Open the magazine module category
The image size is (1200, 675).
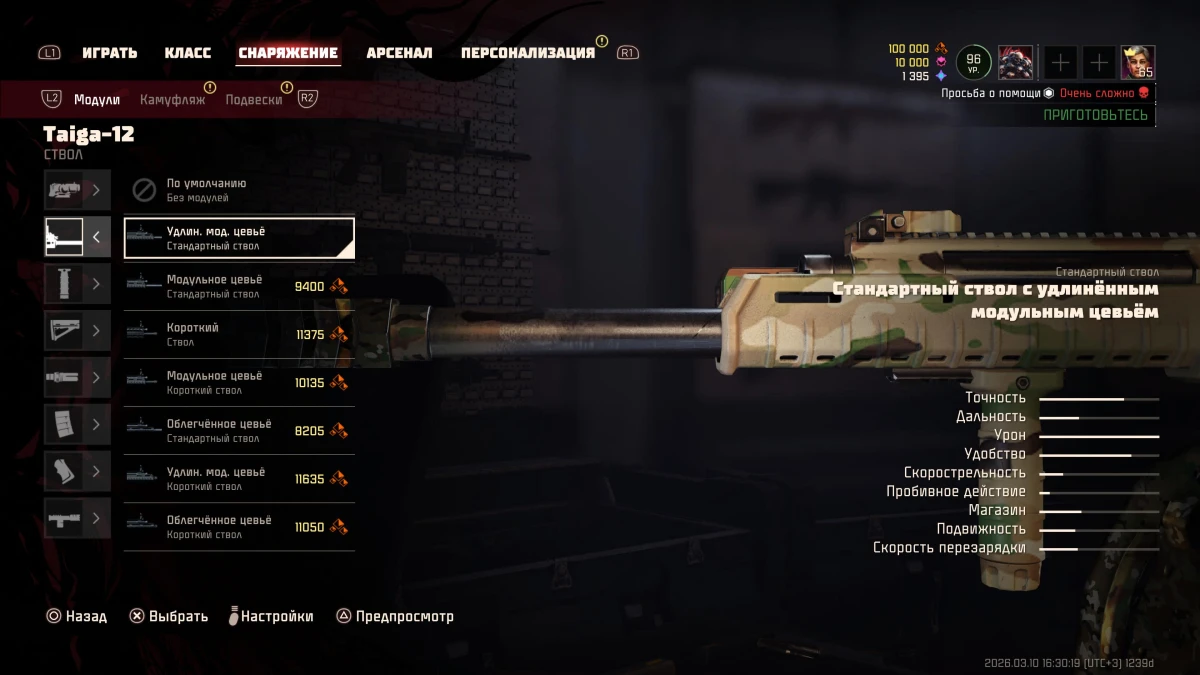pos(77,424)
